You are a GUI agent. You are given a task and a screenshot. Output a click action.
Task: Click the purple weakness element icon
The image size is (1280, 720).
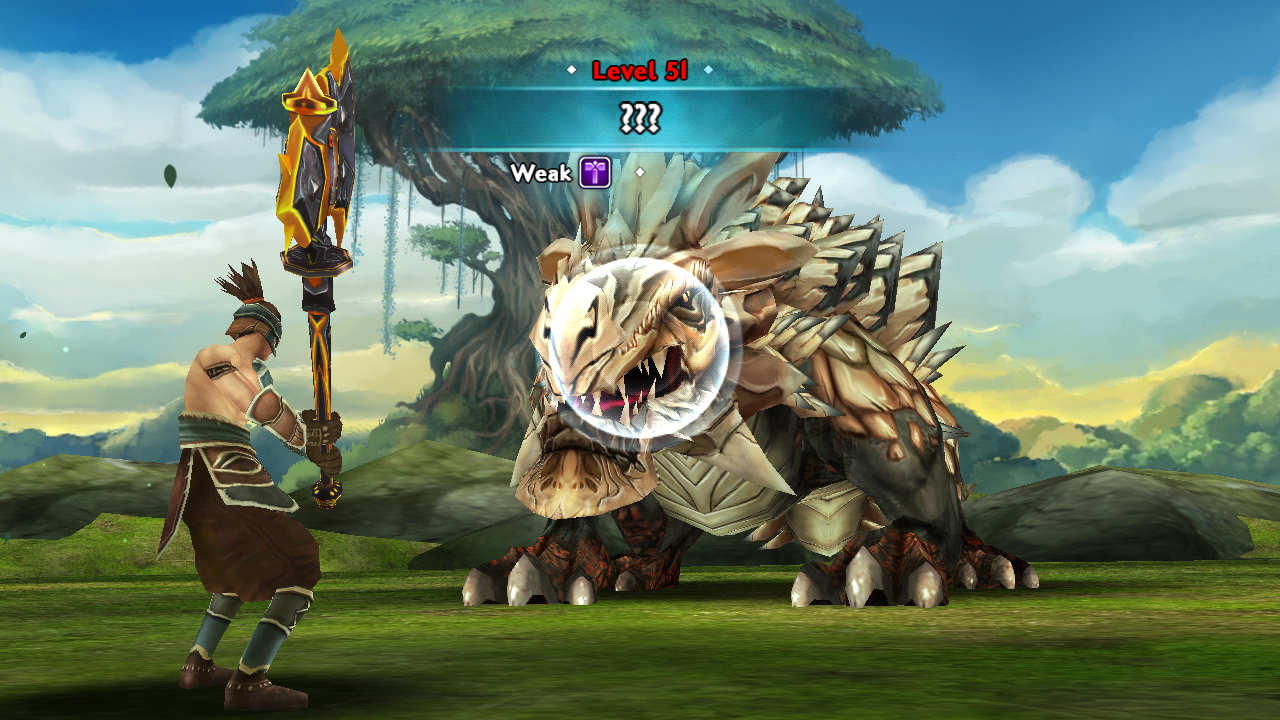[595, 172]
